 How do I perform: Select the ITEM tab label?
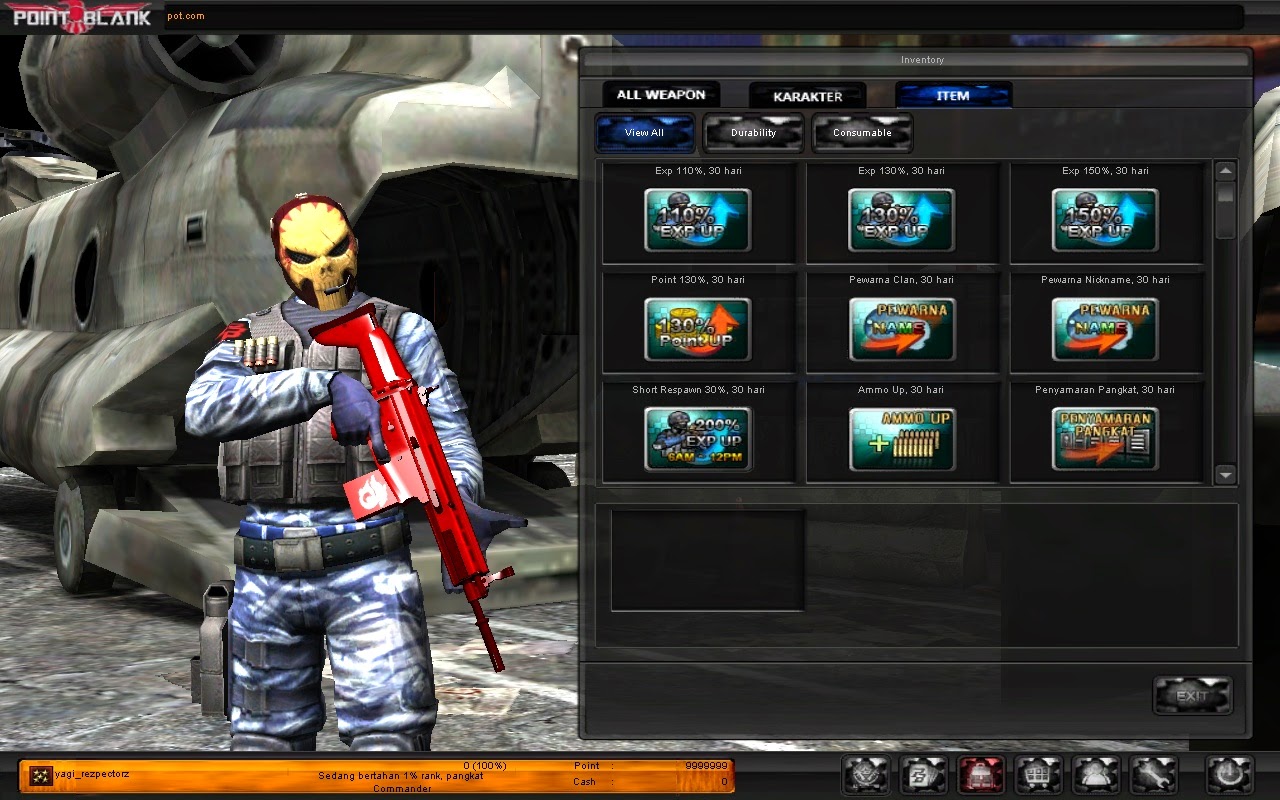[x=953, y=94]
